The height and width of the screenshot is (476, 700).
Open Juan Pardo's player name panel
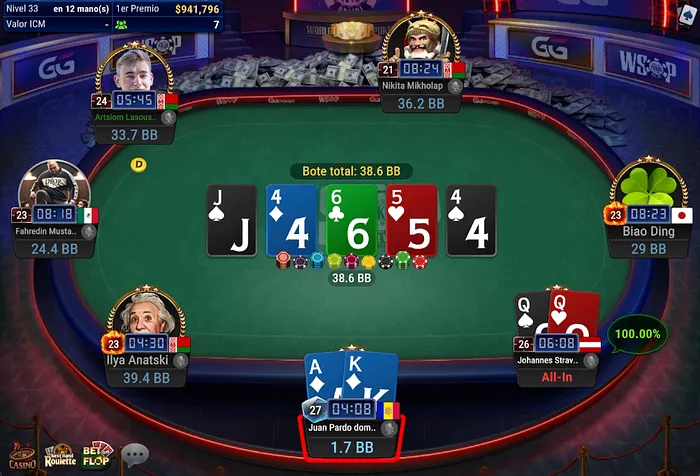click(350, 428)
